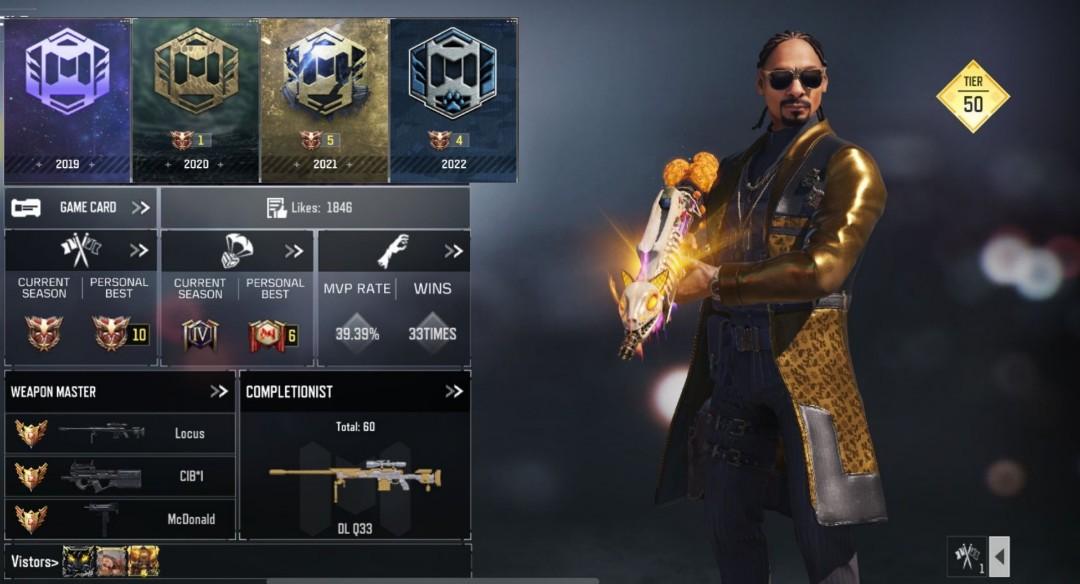
Task: Select the 2020 season badge
Action: pos(196,100)
